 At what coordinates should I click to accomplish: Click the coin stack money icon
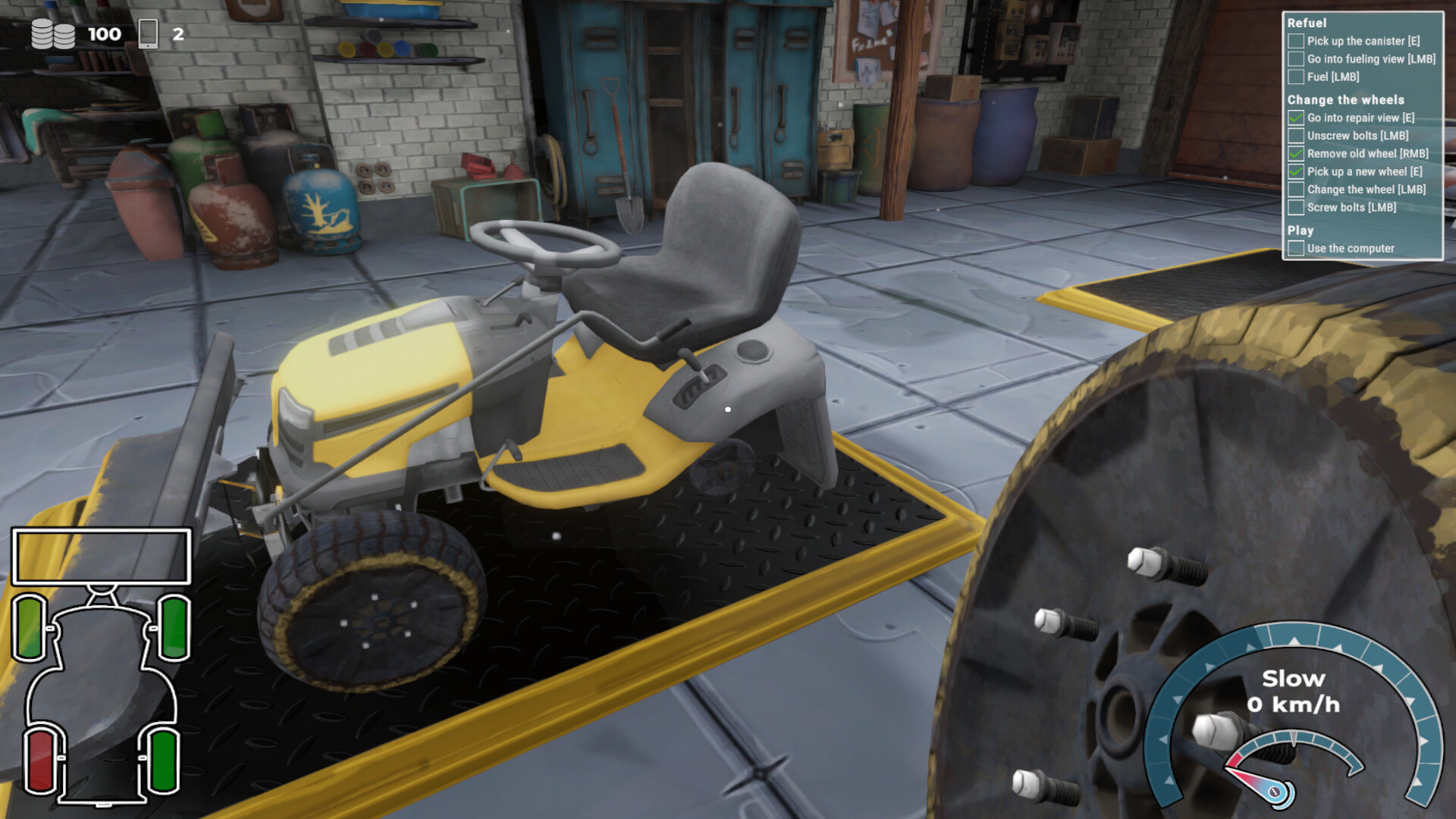(53, 33)
